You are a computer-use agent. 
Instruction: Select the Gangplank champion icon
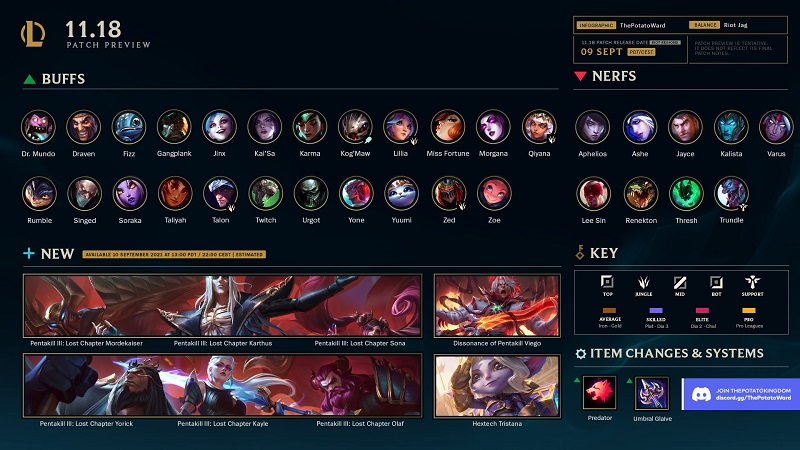point(174,127)
